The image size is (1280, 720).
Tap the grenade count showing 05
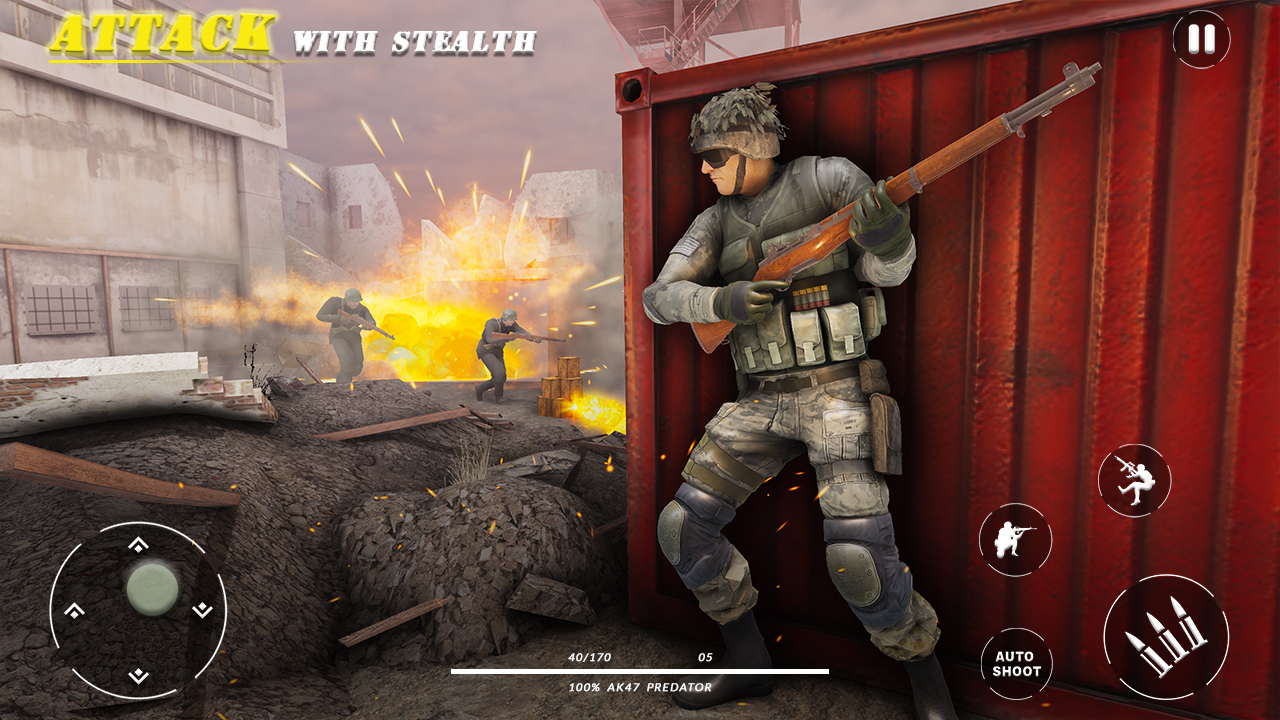tap(706, 657)
